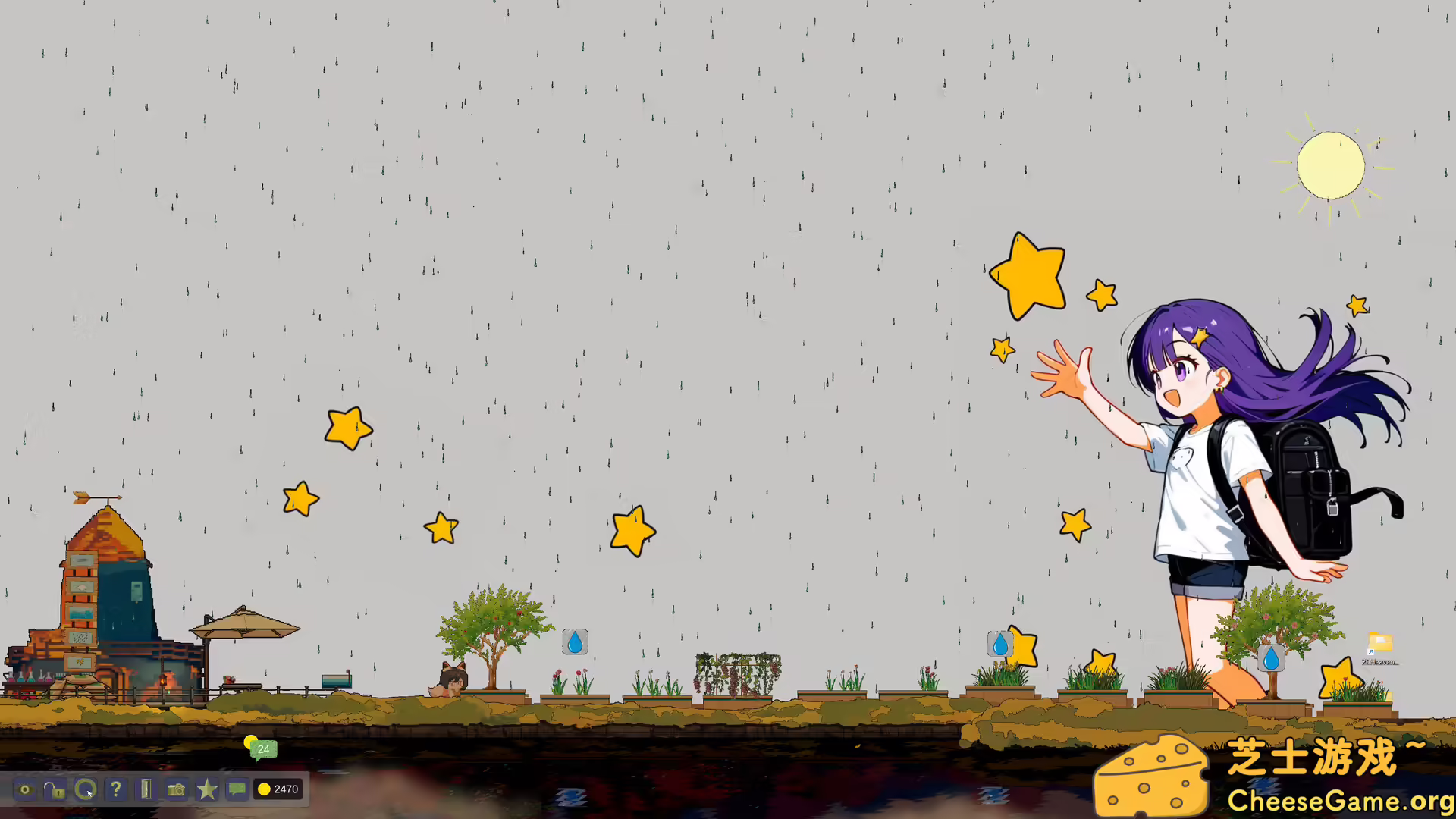Toggle the water droplet sprinkler near the apple tree
Image resolution: width=1456 pixels, height=819 pixels.
point(575,643)
